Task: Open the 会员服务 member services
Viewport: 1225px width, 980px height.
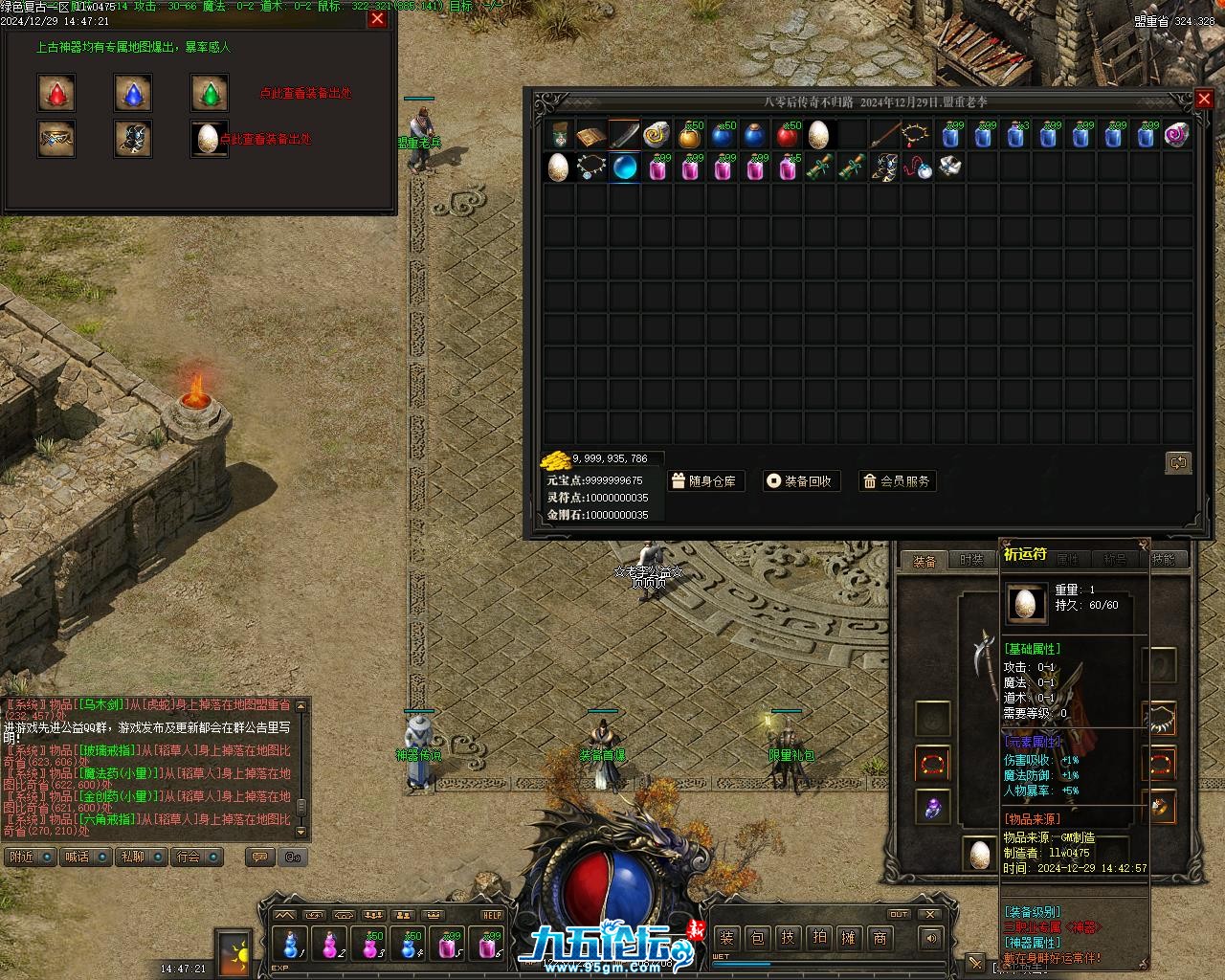Action: pos(896,481)
